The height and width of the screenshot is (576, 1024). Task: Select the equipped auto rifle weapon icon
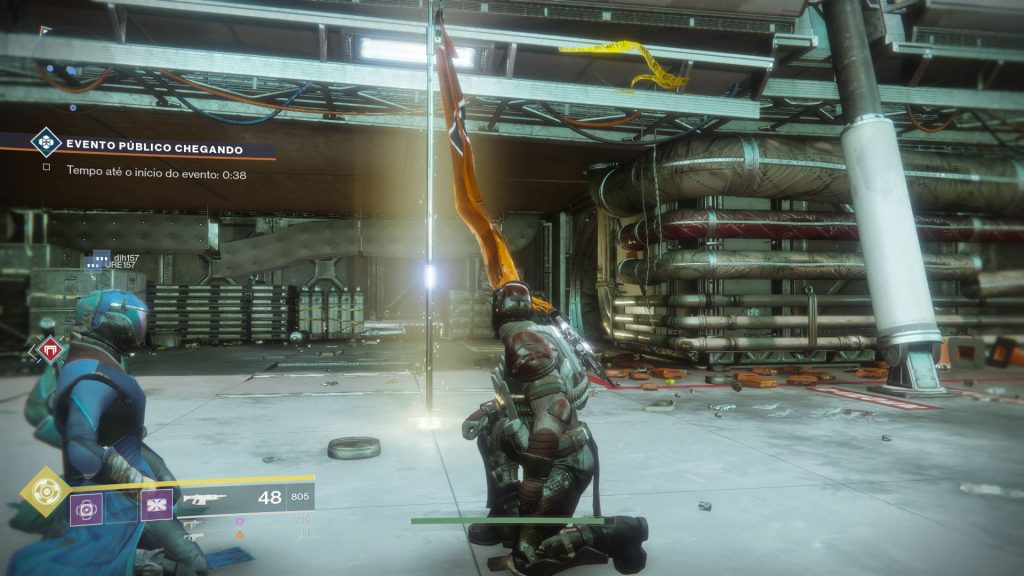coord(204,498)
